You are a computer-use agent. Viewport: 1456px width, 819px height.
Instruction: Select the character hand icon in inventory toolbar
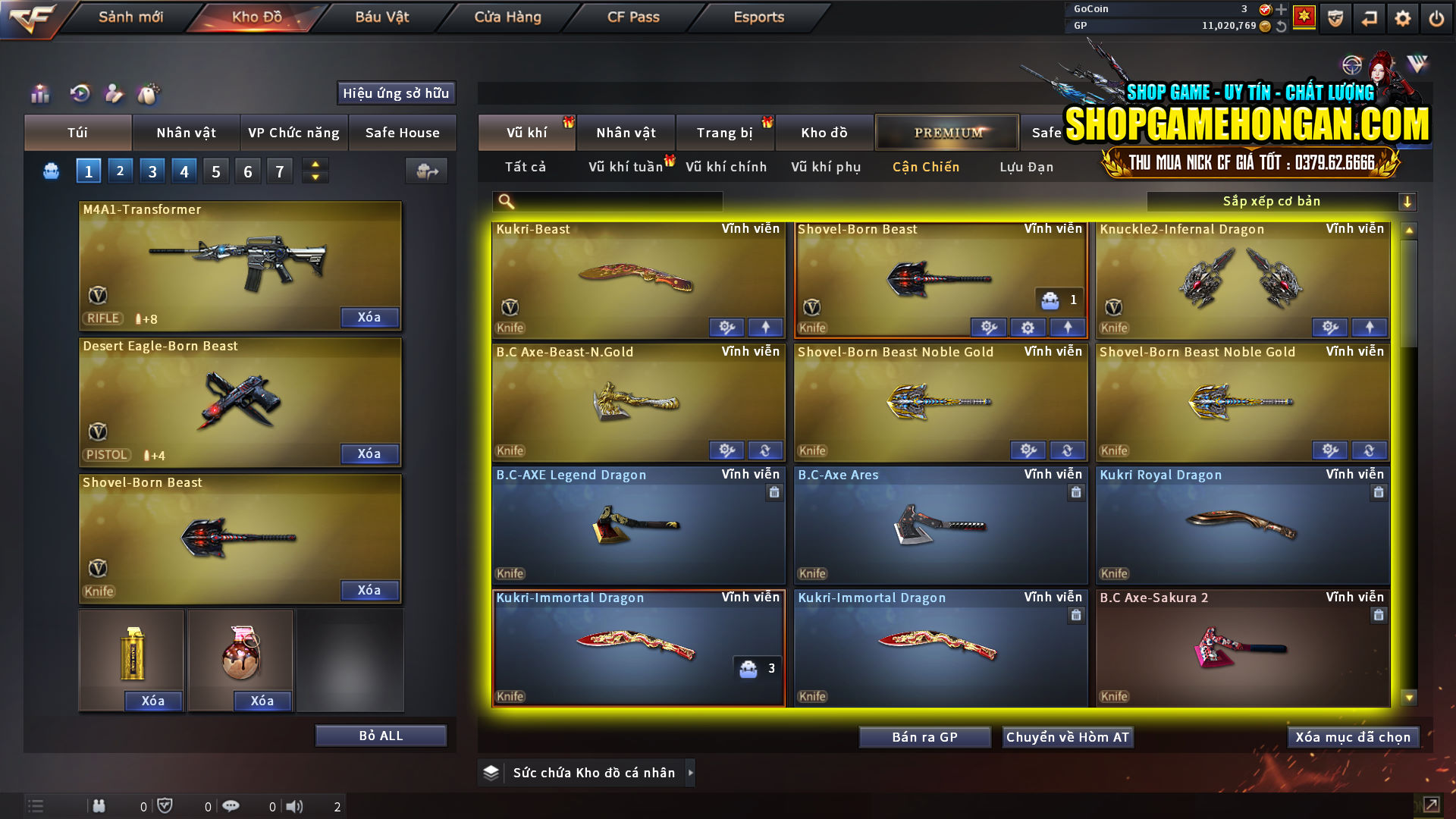click(113, 94)
